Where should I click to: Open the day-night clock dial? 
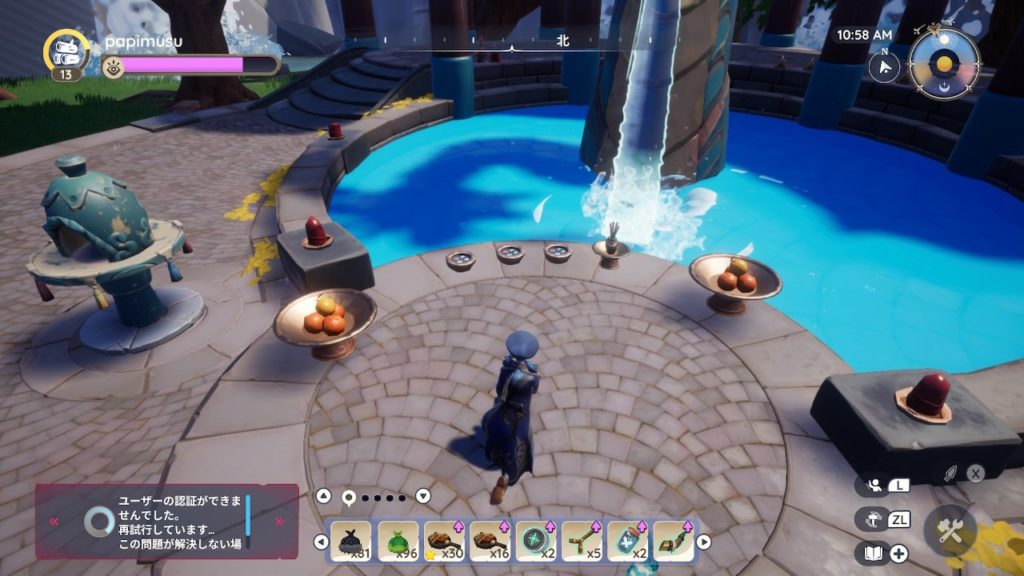coord(944,63)
